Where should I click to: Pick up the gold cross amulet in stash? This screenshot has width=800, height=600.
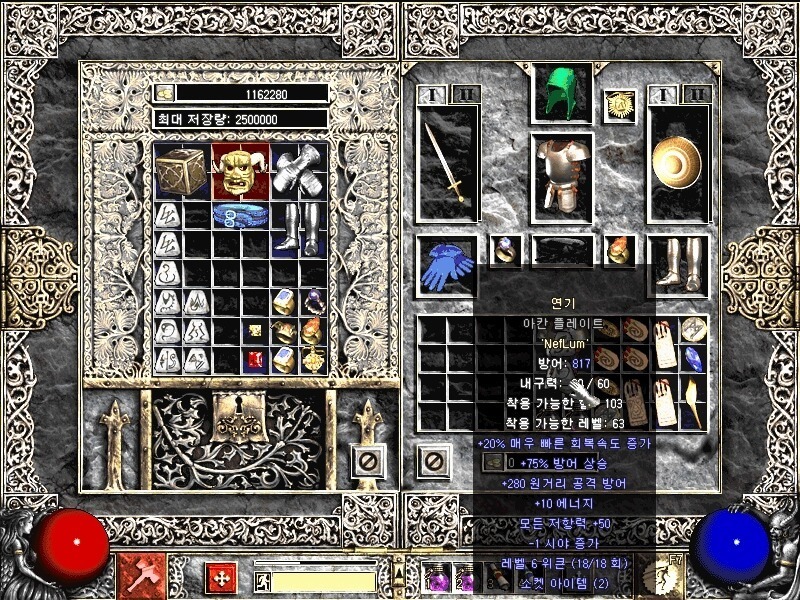(314, 359)
